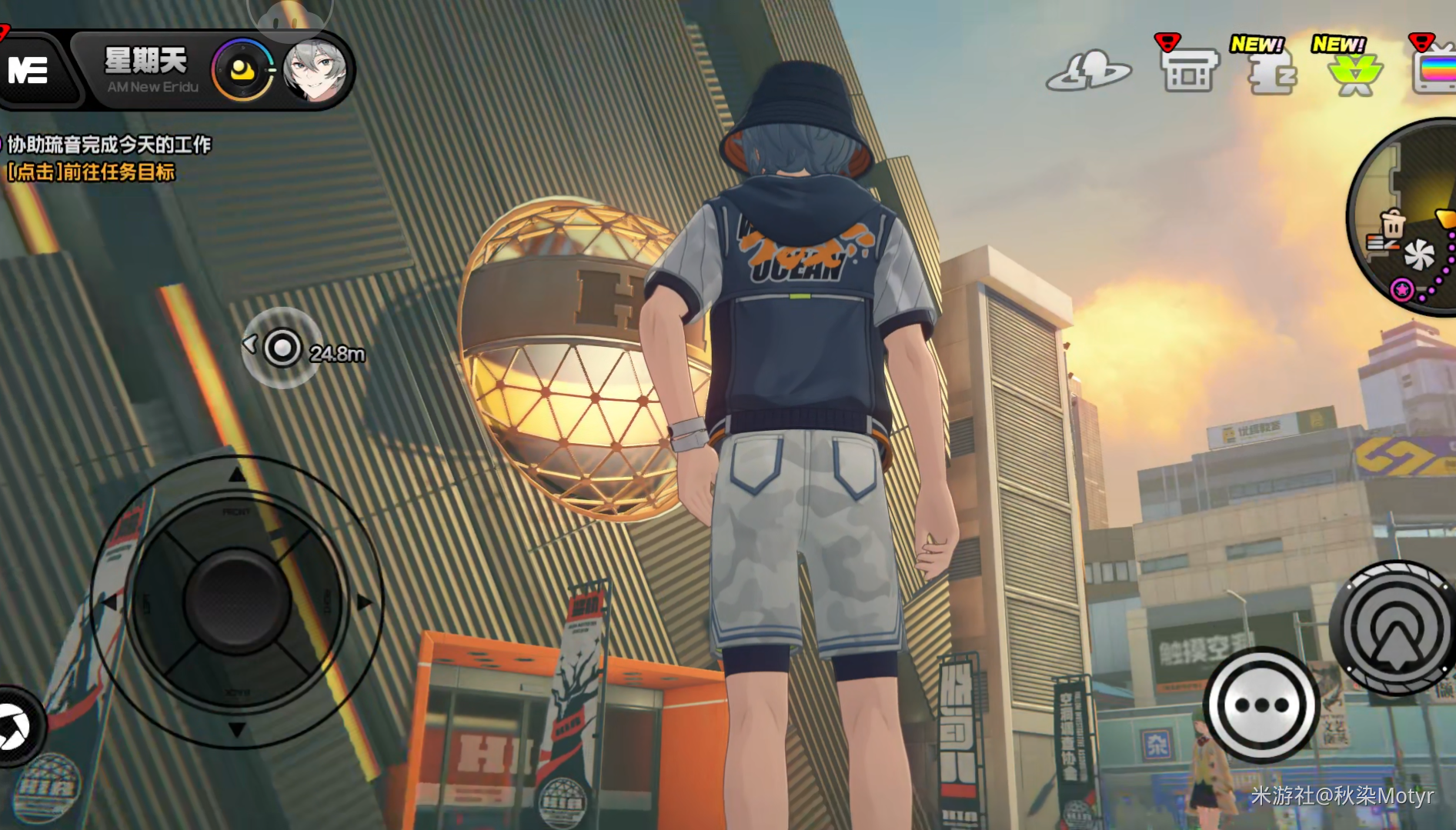Tap the three-dots interaction button

pyautogui.click(x=1261, y=705)
